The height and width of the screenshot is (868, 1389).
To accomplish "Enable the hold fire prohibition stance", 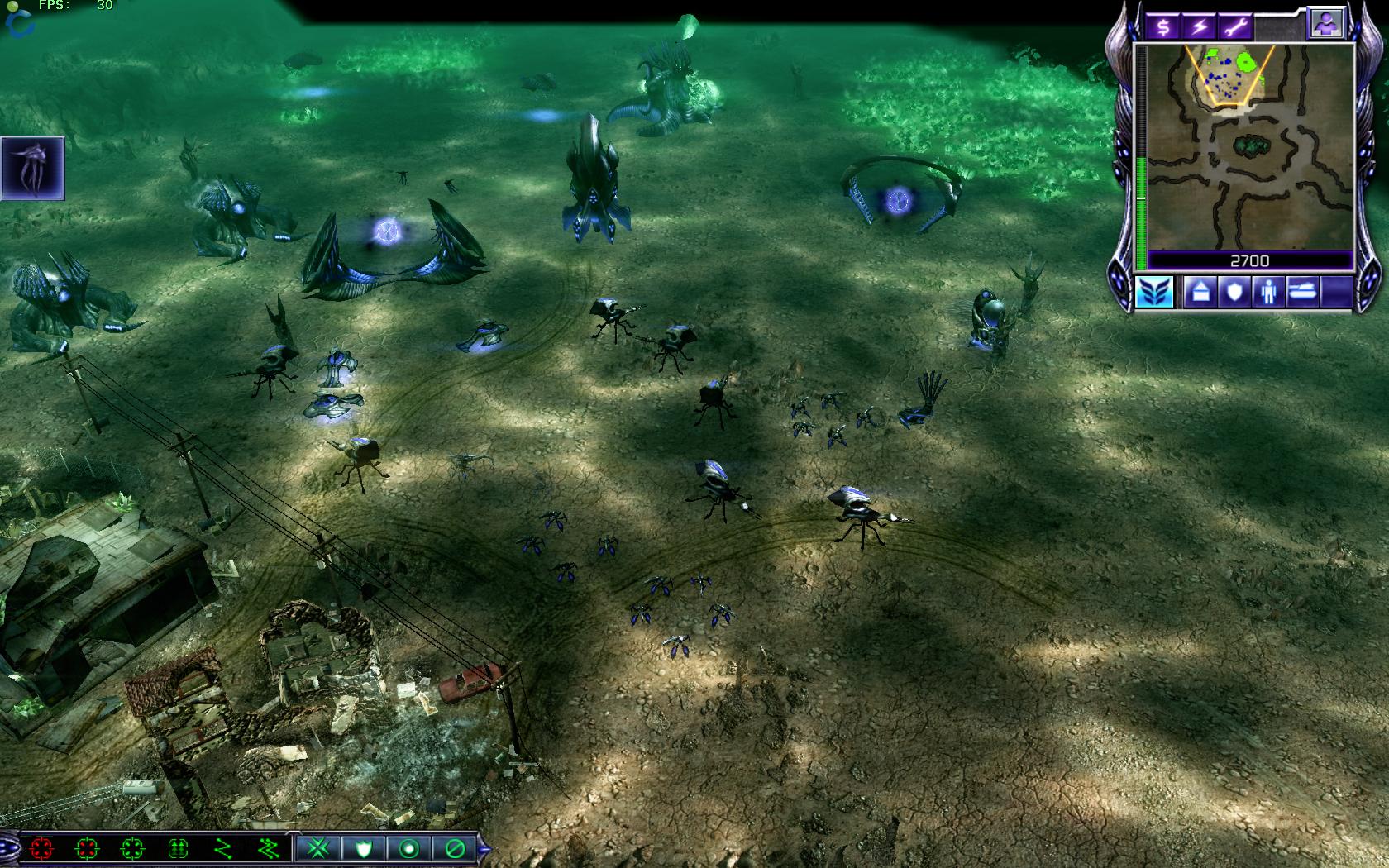I will click(x=453, y=848).
